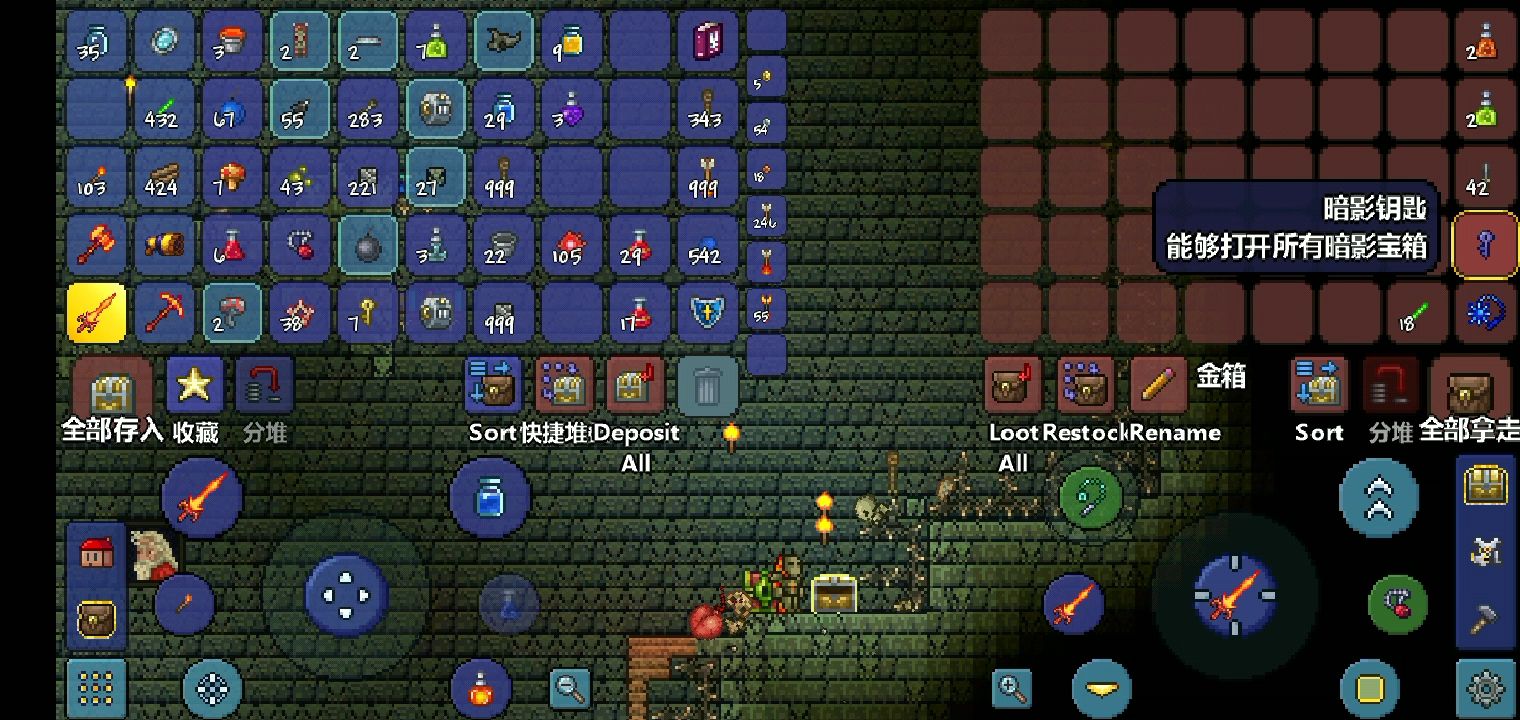Viewport: 1520px width, 720px height.
Task: Select the shadow key chest slot
Action: tap(1485, 245)
